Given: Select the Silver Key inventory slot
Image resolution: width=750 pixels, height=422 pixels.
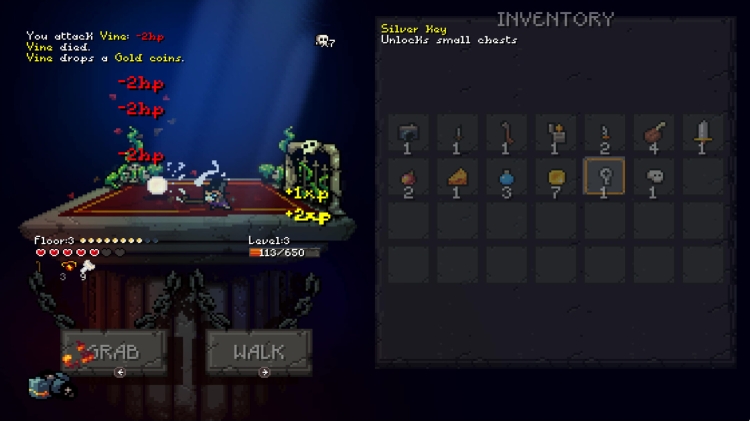Looking at the screenshot, I should pos(605,177).
